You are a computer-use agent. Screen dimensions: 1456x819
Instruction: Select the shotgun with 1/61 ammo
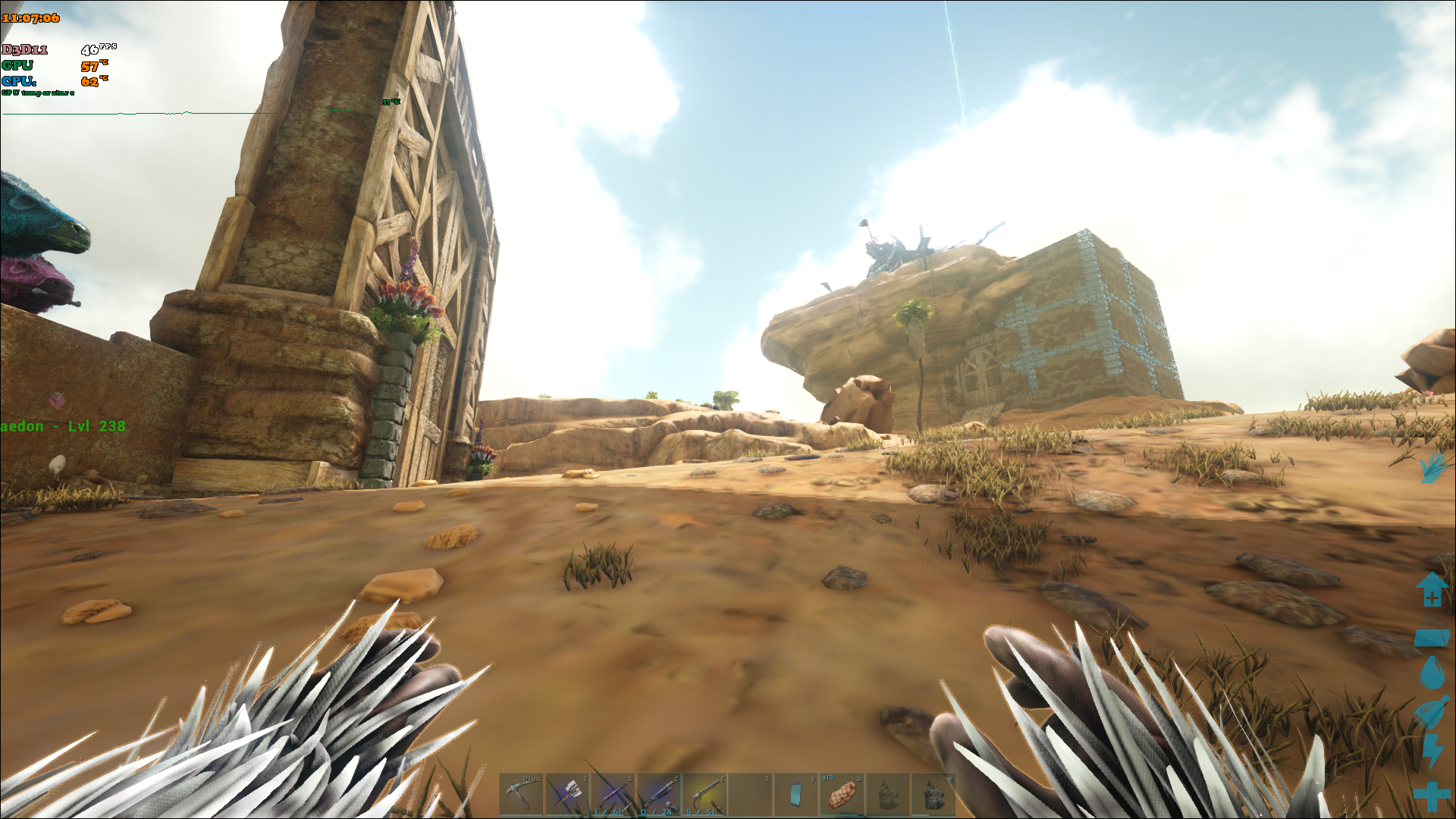pyautogui.click(x=613, y=794)
